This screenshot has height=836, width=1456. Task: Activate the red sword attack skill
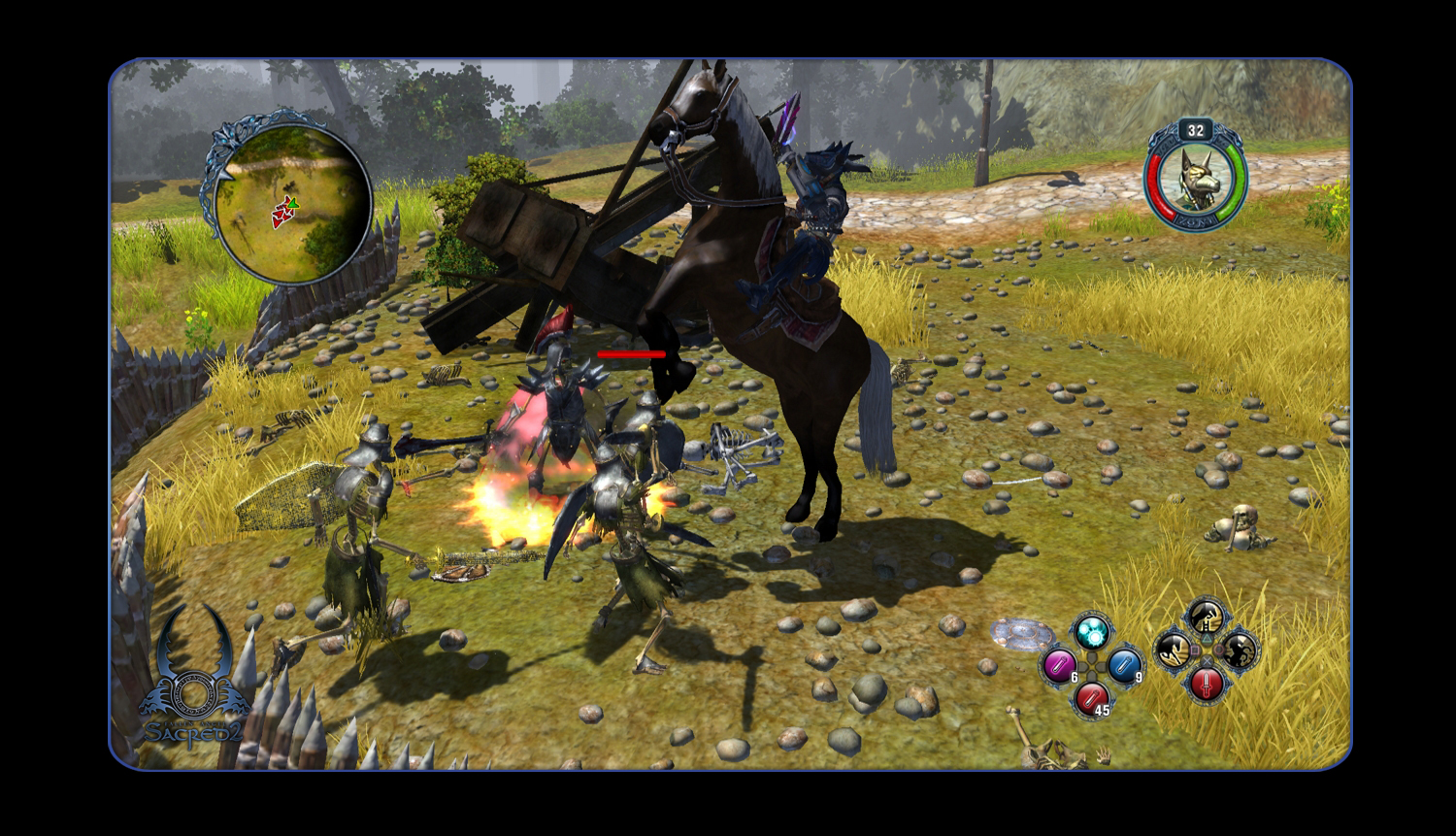point(1207,683)
